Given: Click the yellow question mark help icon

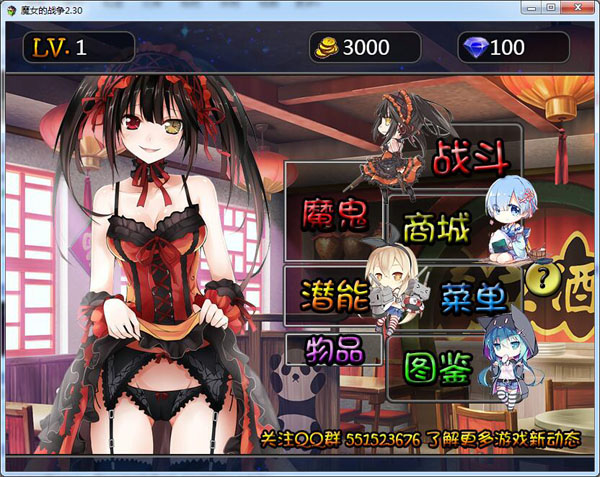Looking at the screenshot, I should [544, 277].
